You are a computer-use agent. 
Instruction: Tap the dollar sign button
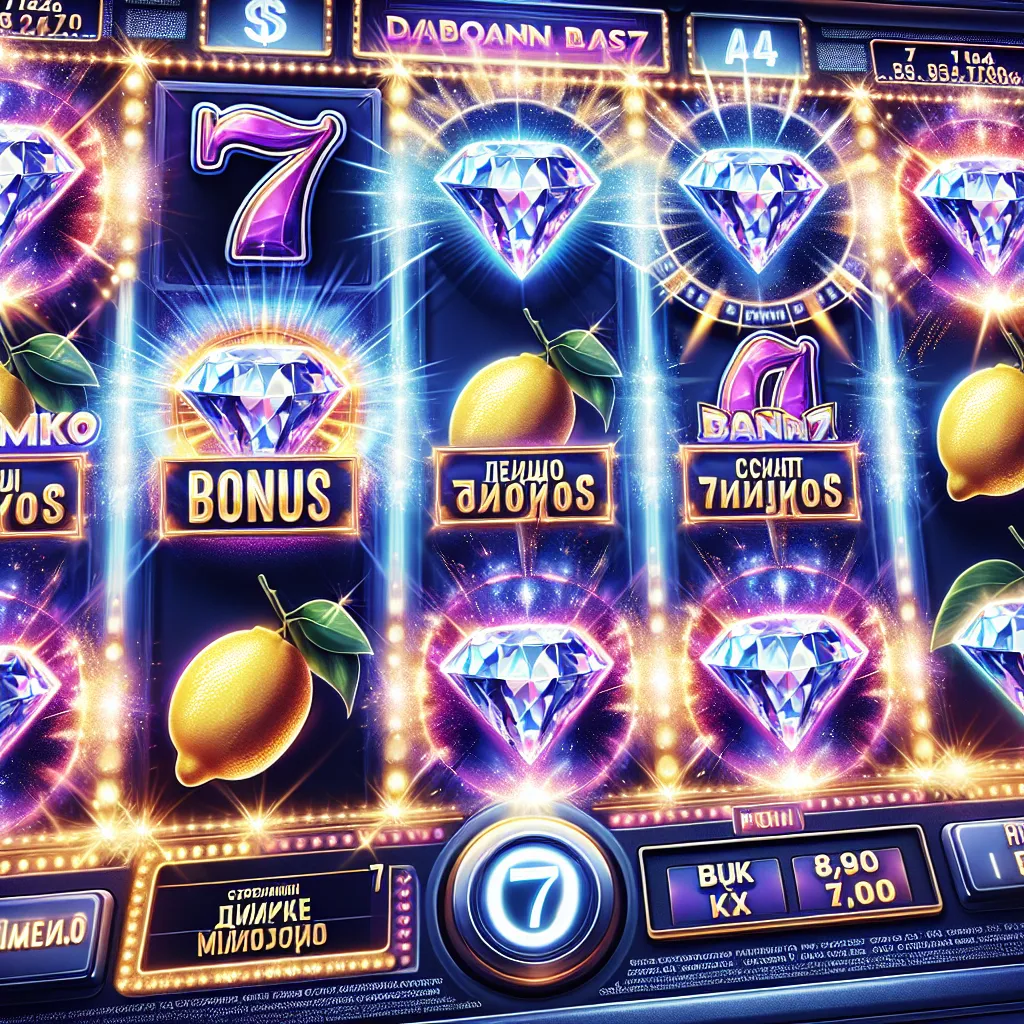265,26
